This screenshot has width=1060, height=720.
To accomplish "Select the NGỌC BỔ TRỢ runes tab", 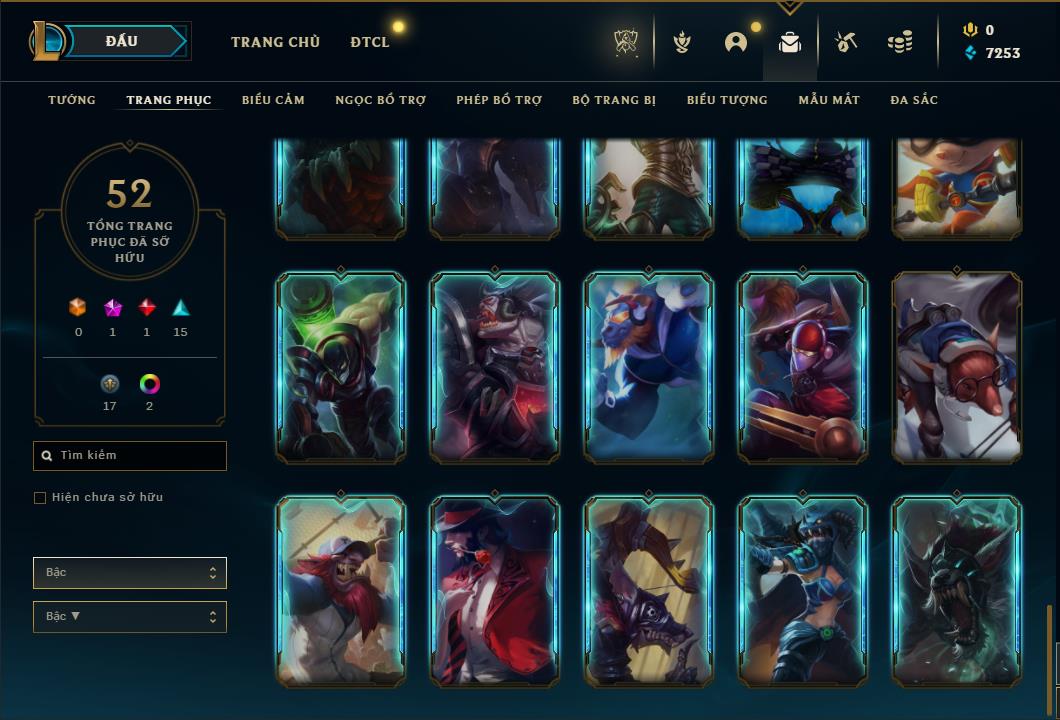I will pyautogui.click(x=380, y=100).
